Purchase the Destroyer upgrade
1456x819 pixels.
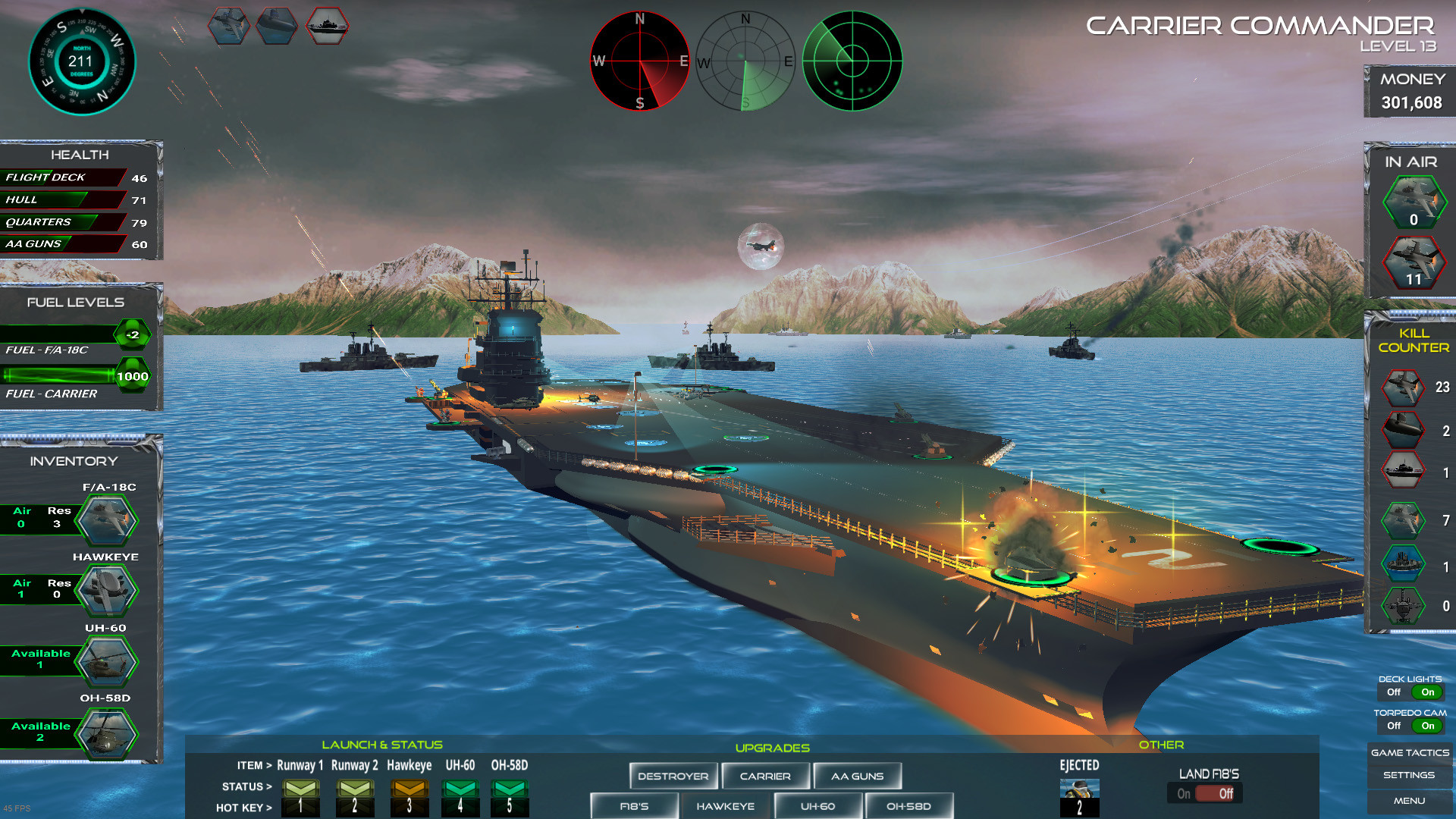pyautogui.click(x=673, y=775)
